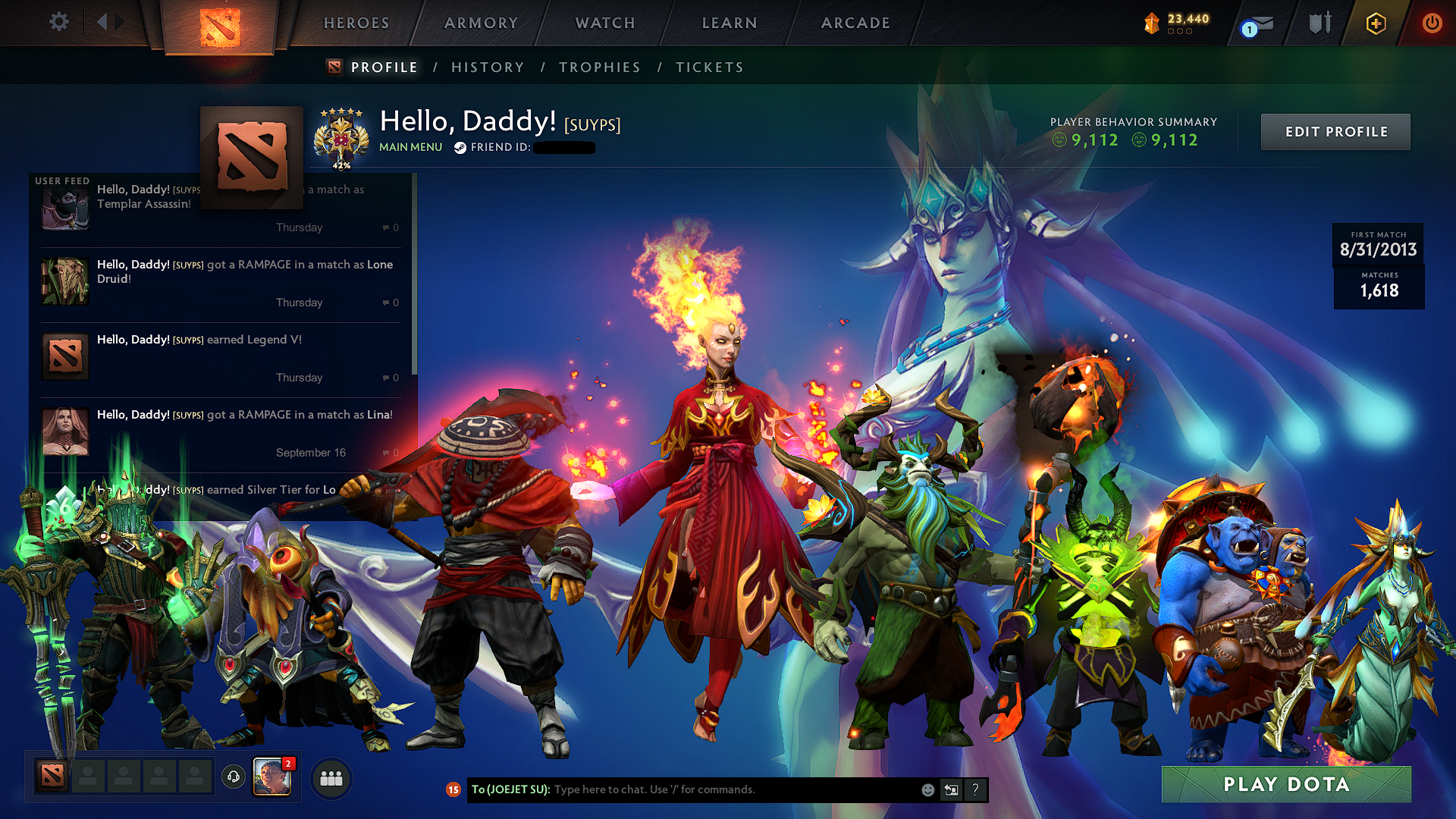Open the settings gear icon
The width and height of the screenshot is (1456, 819).
[x=58, y=22]
